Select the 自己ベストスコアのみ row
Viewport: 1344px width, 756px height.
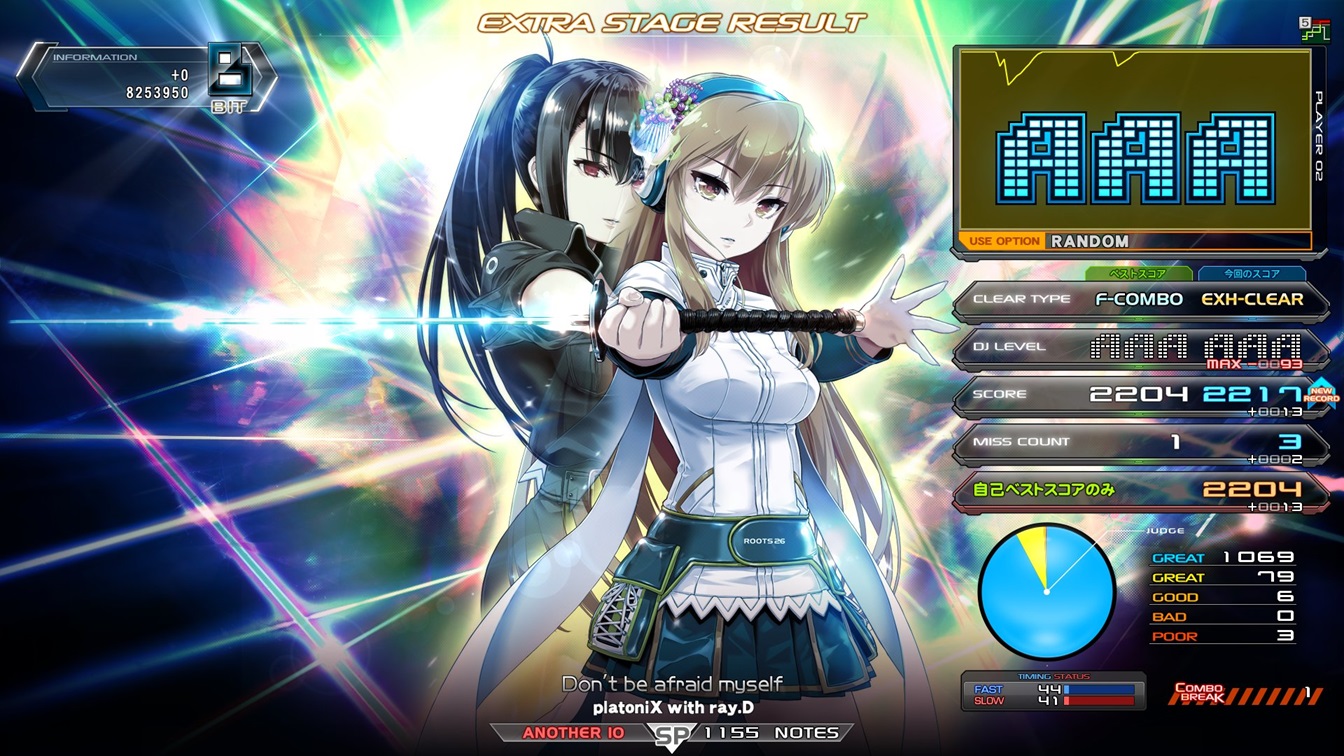[1140, 490]
